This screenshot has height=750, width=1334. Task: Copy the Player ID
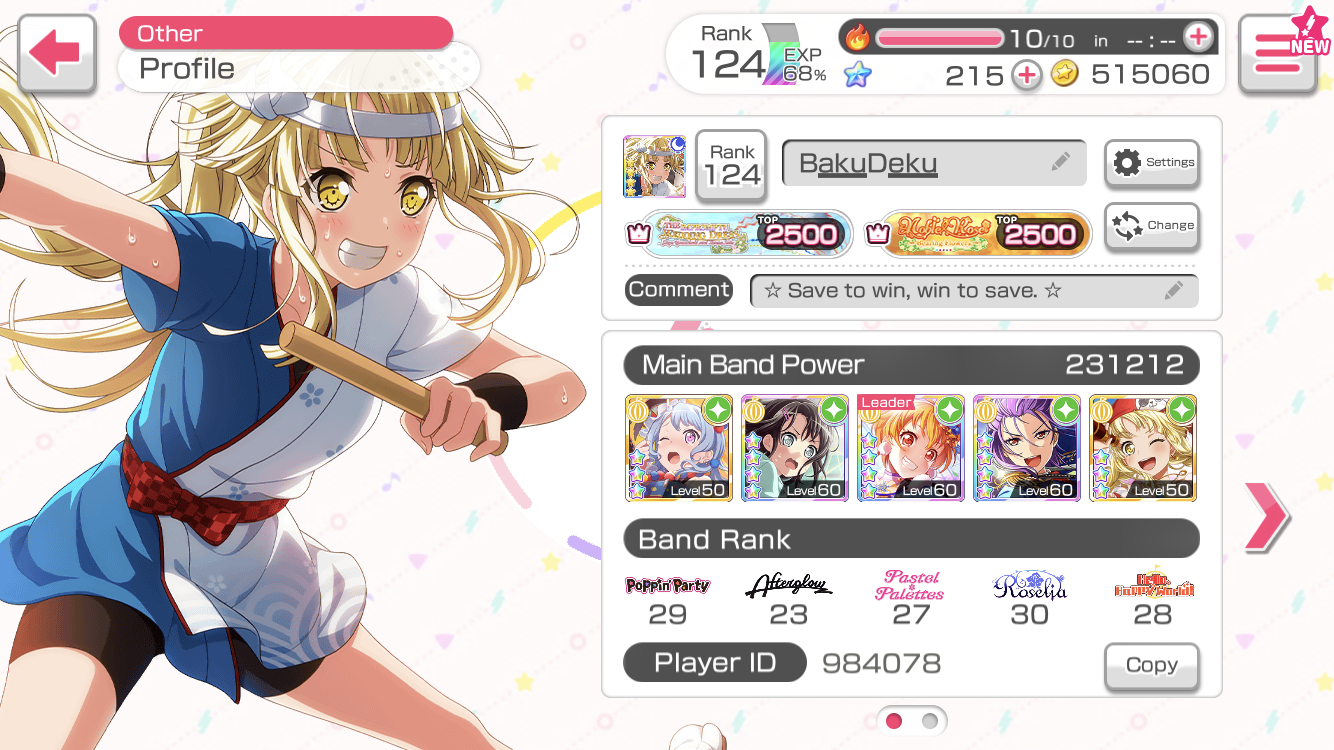point(1151,665)
